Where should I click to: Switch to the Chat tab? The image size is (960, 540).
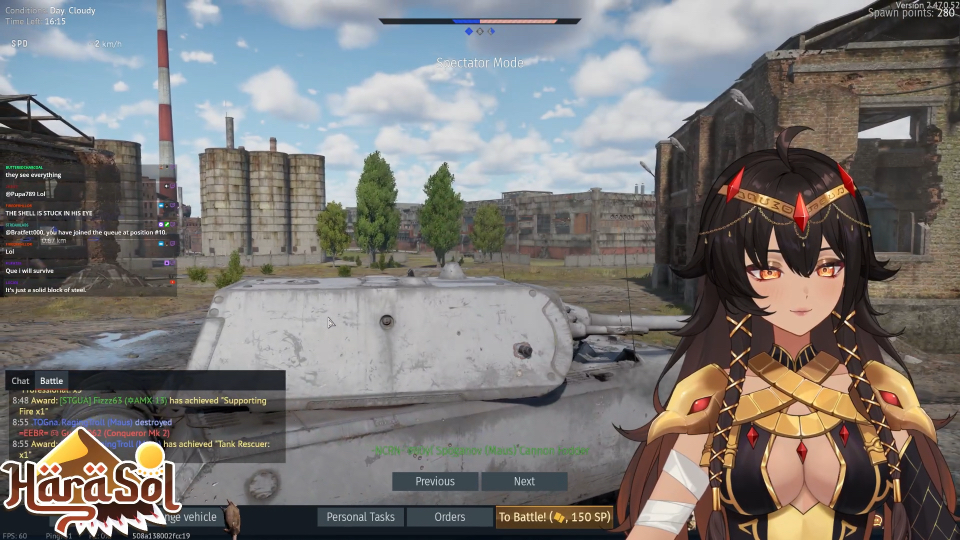20,381
